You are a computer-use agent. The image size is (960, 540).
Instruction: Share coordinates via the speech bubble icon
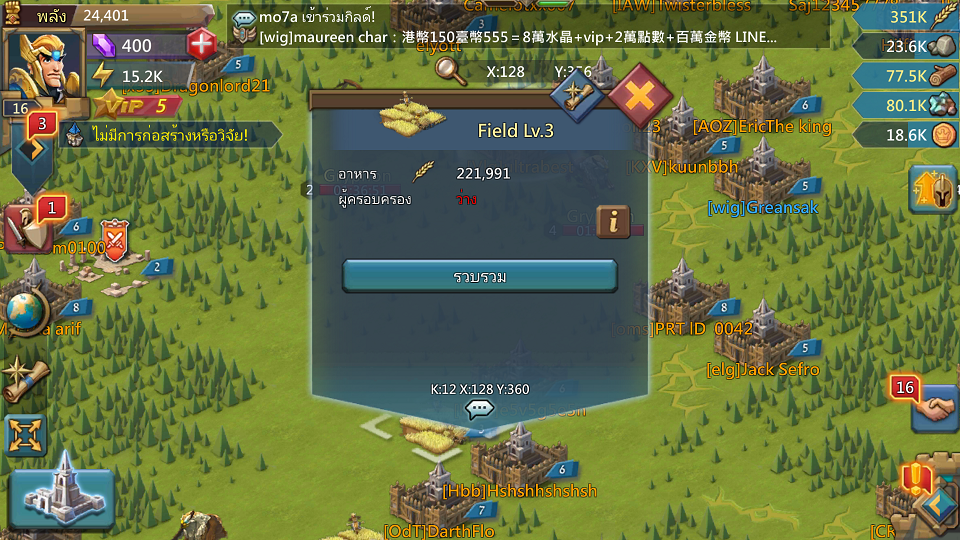pos(480,408)
